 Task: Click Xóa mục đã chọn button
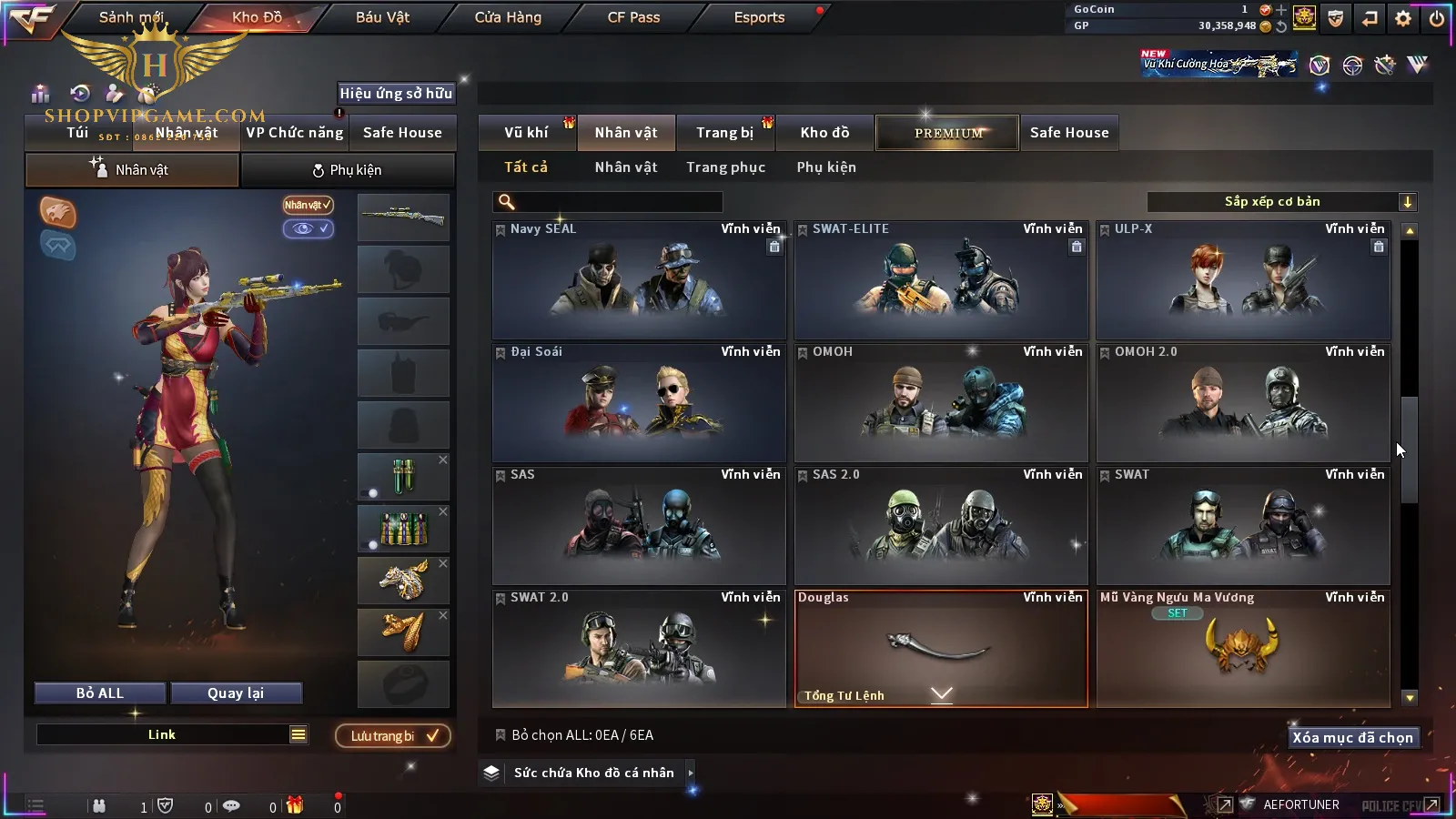(x=1352, y=738)
